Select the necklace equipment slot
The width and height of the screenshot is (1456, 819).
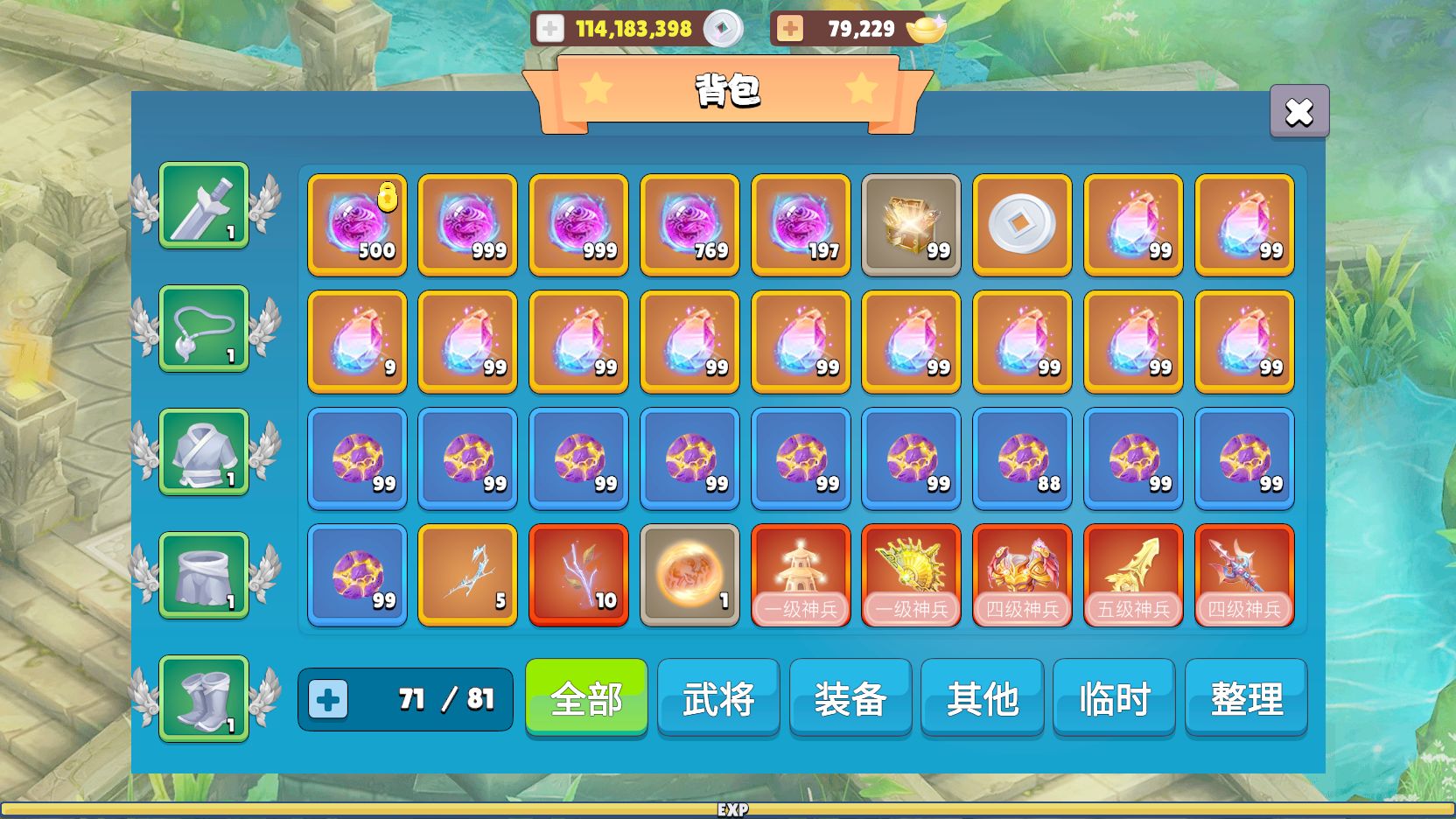tap(203, 331)
